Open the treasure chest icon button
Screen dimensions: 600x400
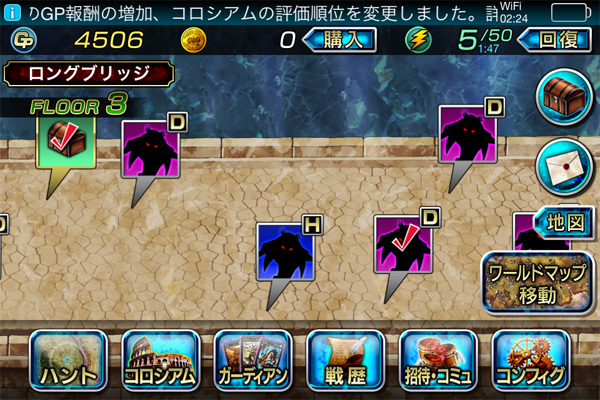(563, 97)
